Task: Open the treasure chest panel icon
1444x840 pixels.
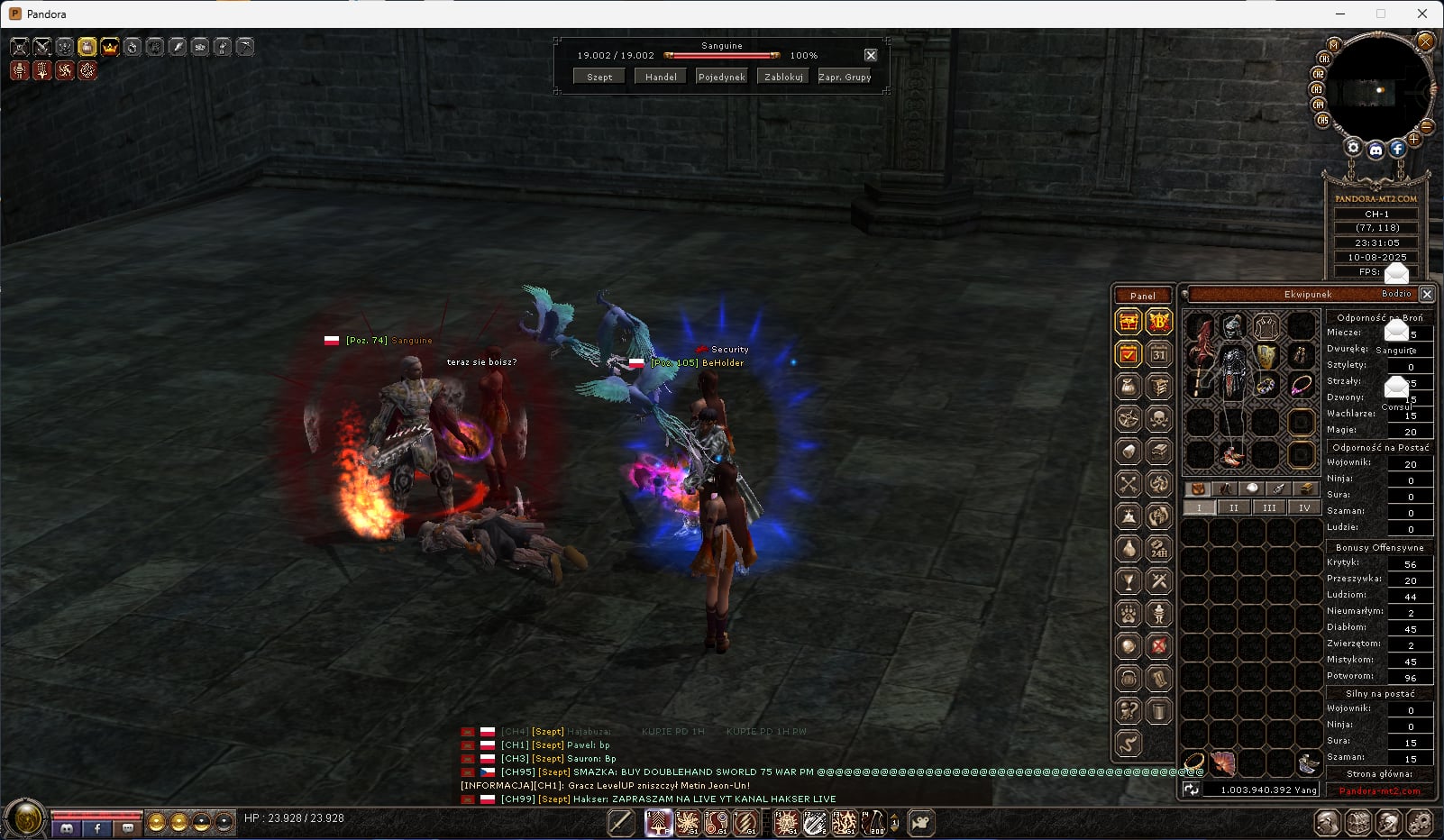Action: (x=1128, y=321)
